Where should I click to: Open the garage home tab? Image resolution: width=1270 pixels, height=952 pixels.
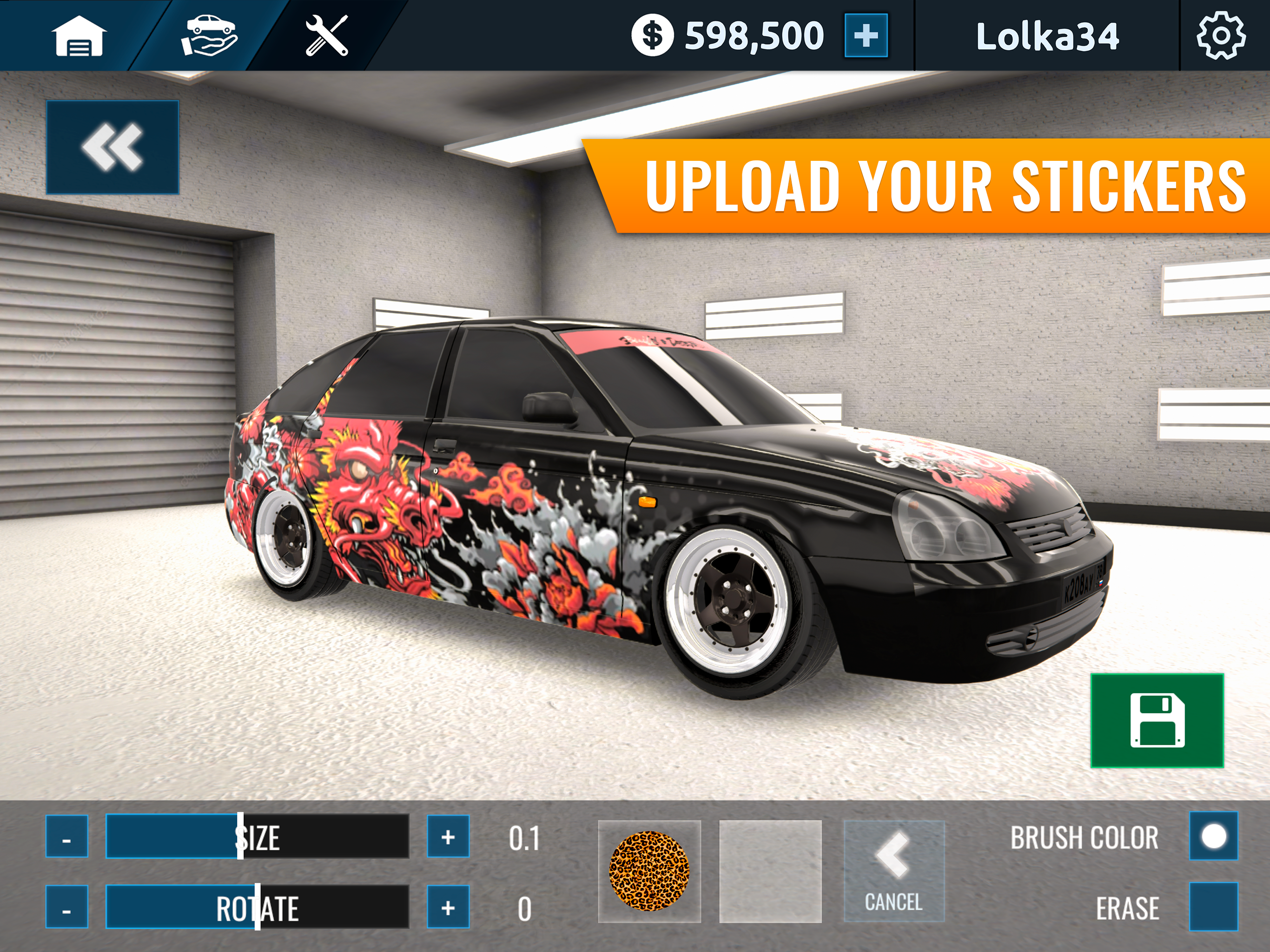click(79, 36)
